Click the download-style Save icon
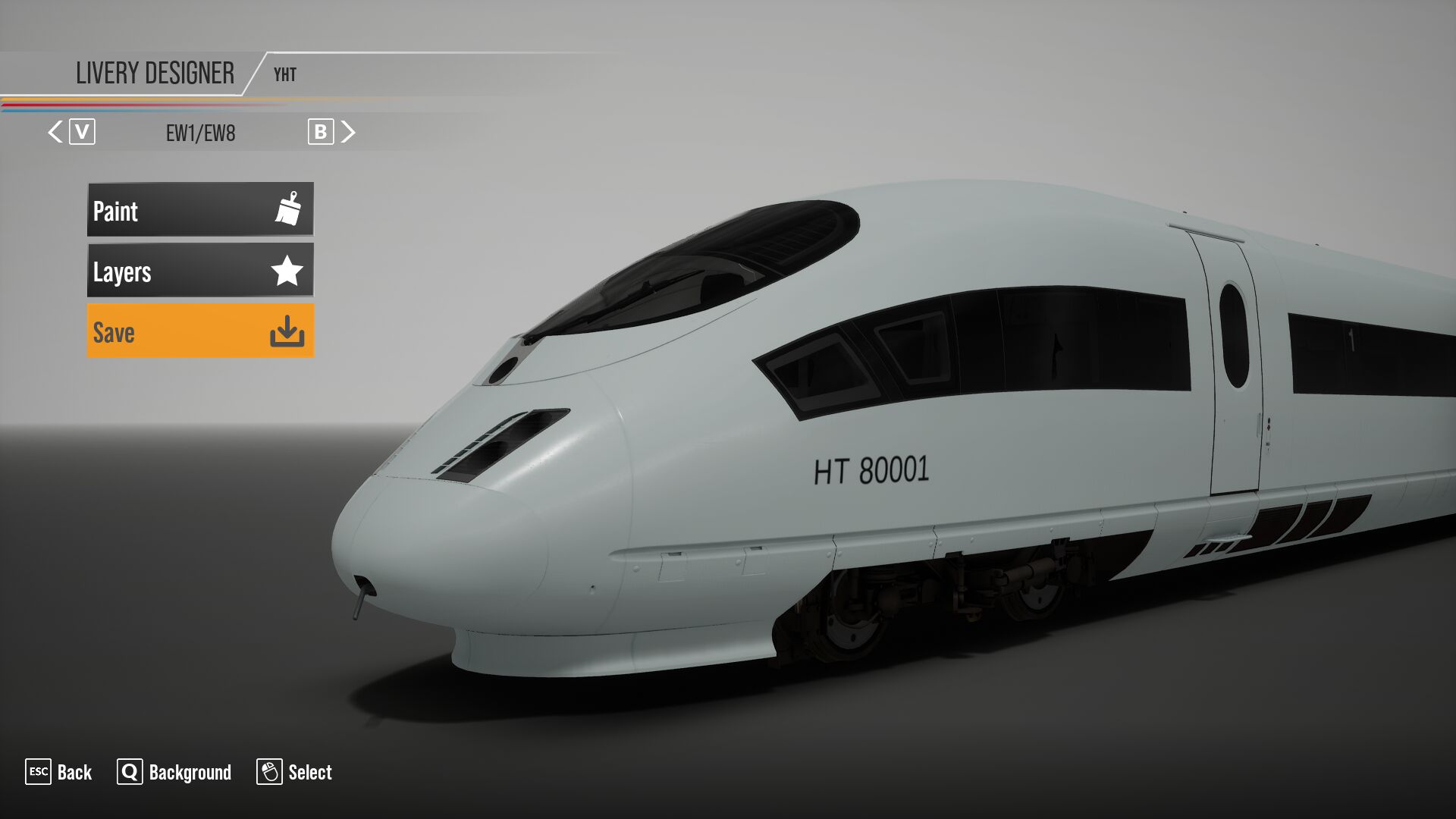Image resolution: width=1456 pixels, height=819 pixels. click(x=289, y=331)
